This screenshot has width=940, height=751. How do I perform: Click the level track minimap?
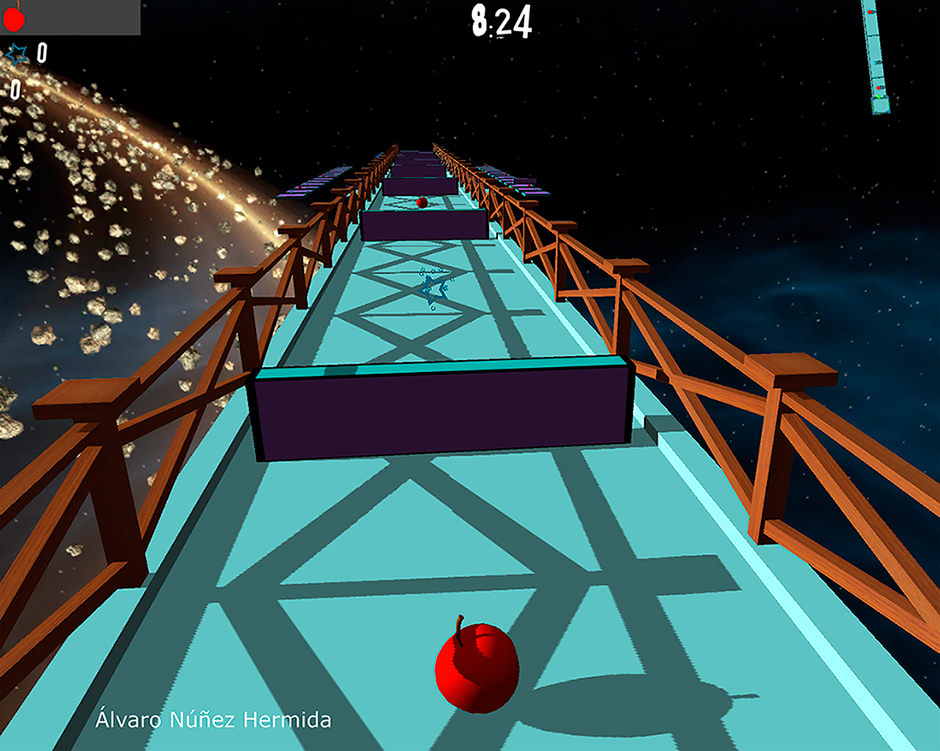[x=877, y=56]
